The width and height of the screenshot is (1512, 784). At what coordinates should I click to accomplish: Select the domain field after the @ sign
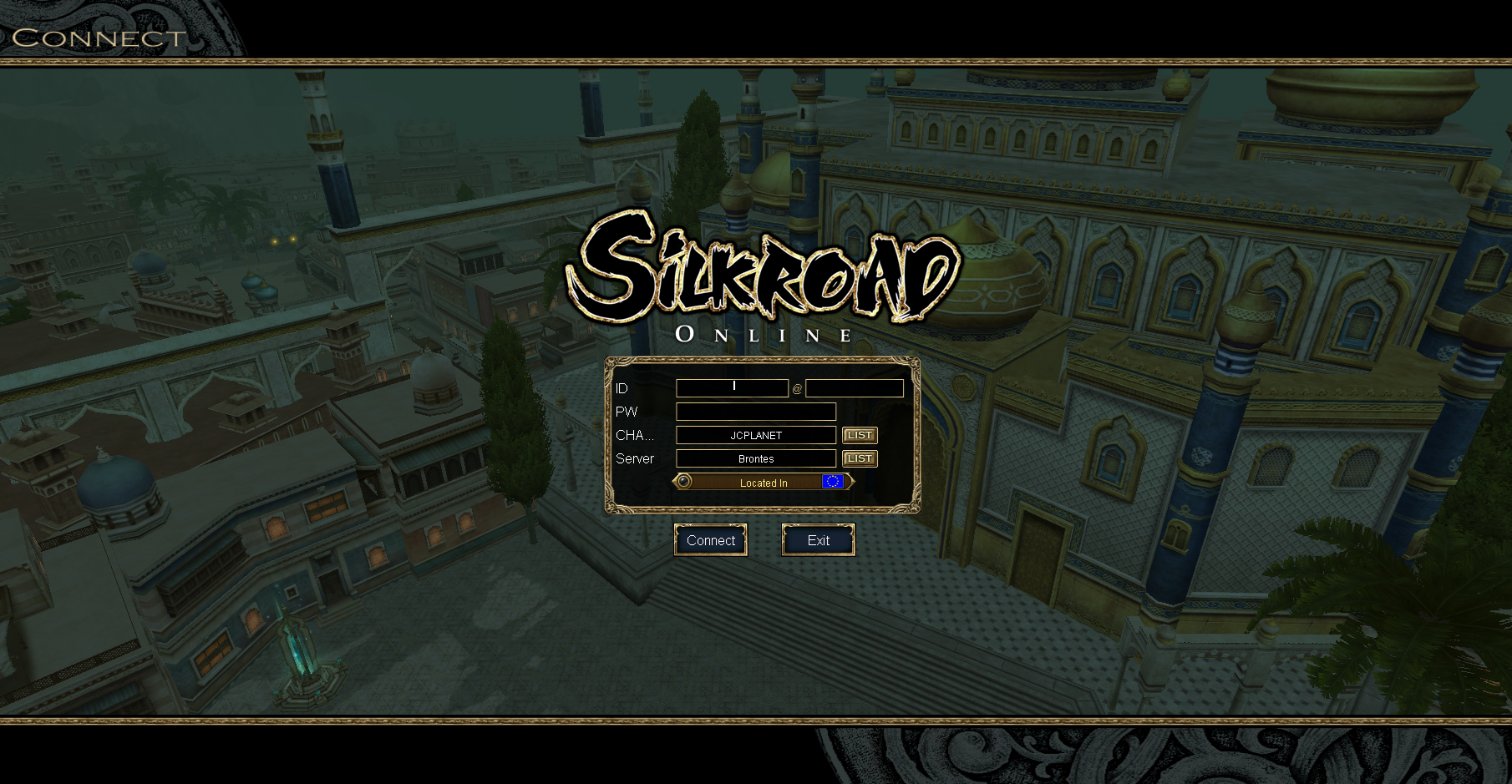coord(854,388)
